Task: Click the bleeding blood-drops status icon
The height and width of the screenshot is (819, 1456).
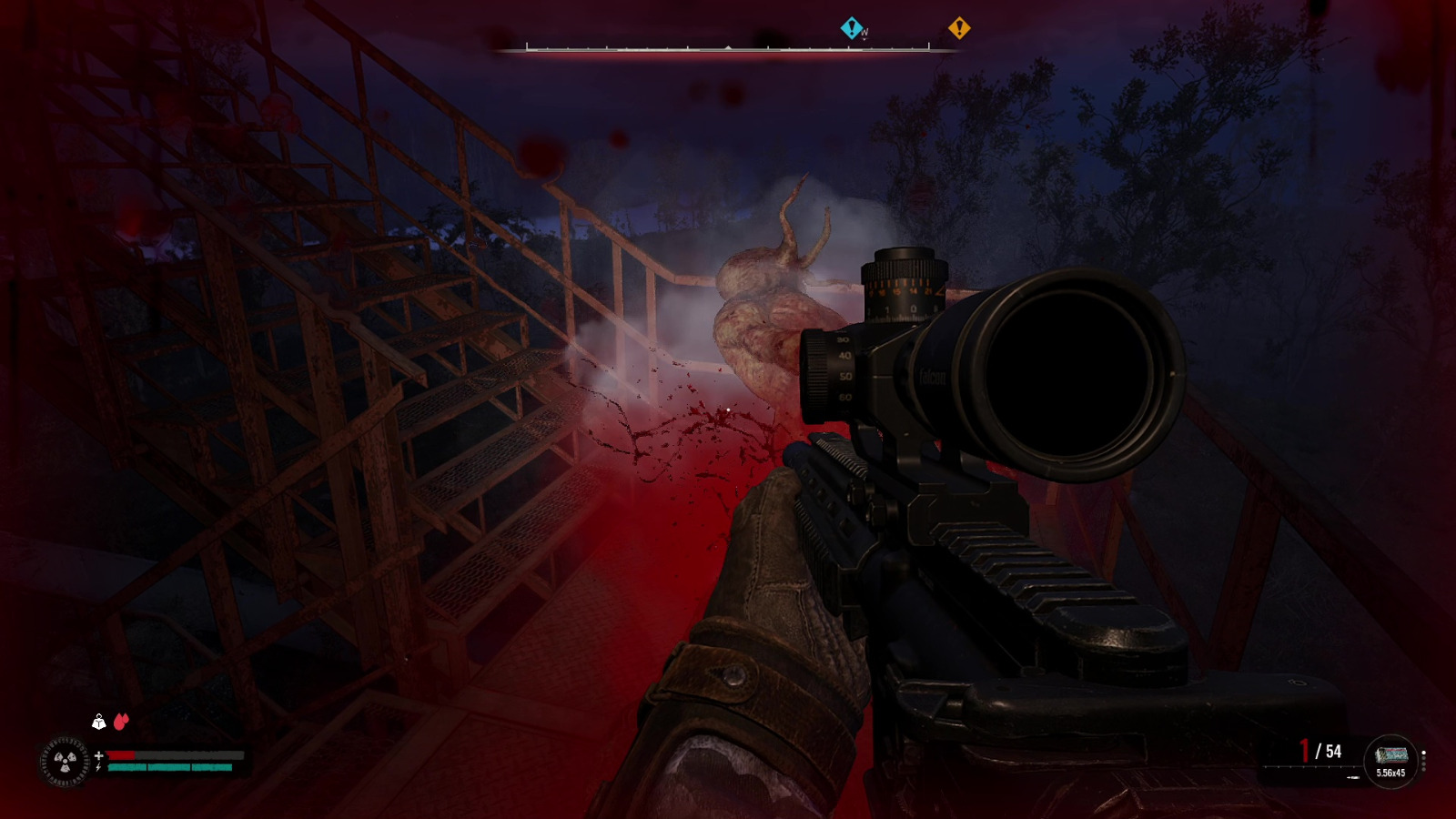Action: tap(121, 720)
